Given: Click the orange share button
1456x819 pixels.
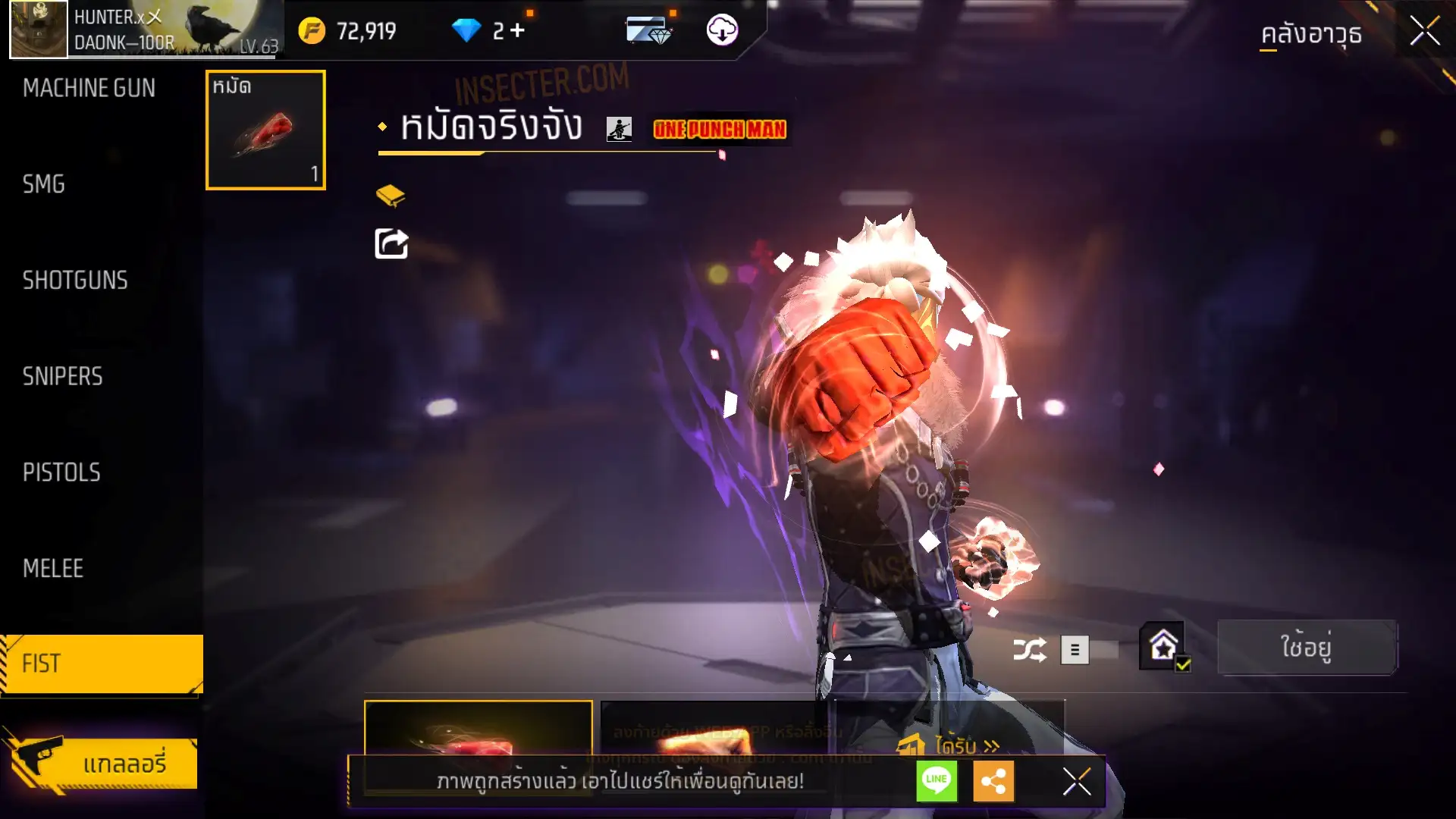Looking at the screenshot, I should [993, 781].
